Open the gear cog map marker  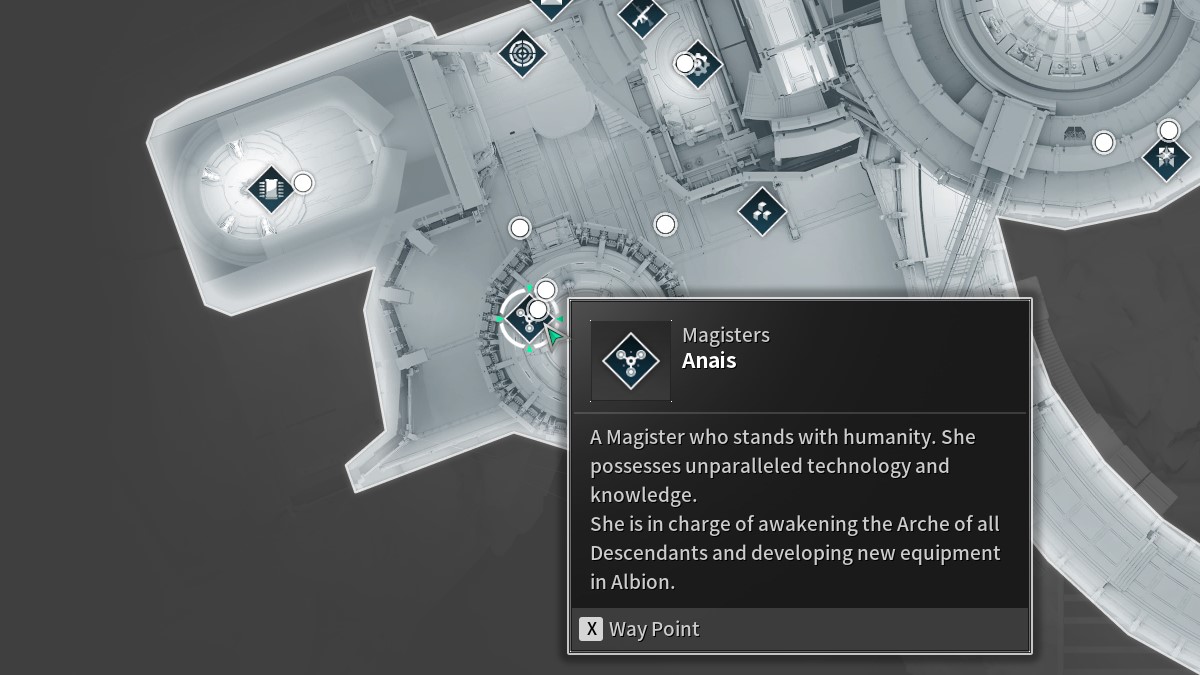700,65
